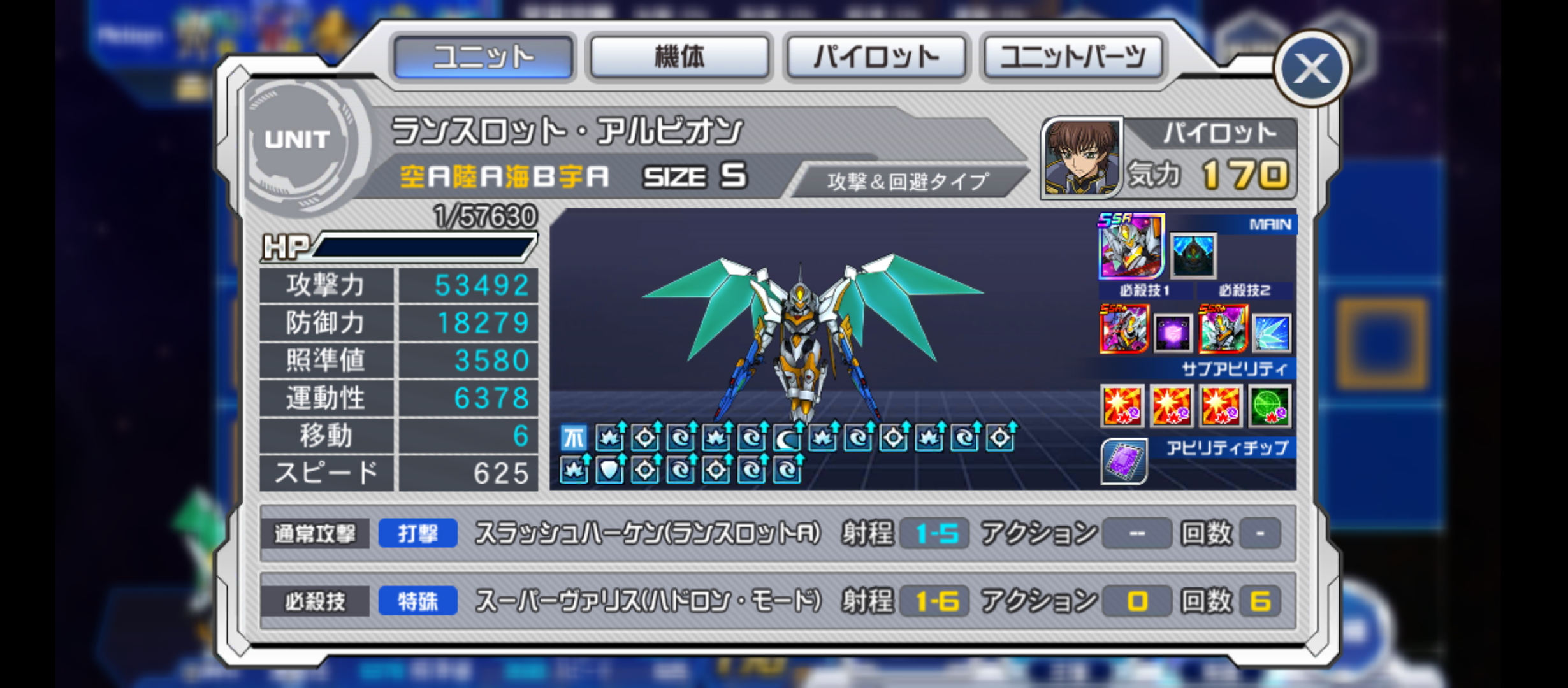1568x688 pixels.
Task: Open the 必殺技 Super VARIS attack row
Action: pyautogui.click(x=778, y=601)
